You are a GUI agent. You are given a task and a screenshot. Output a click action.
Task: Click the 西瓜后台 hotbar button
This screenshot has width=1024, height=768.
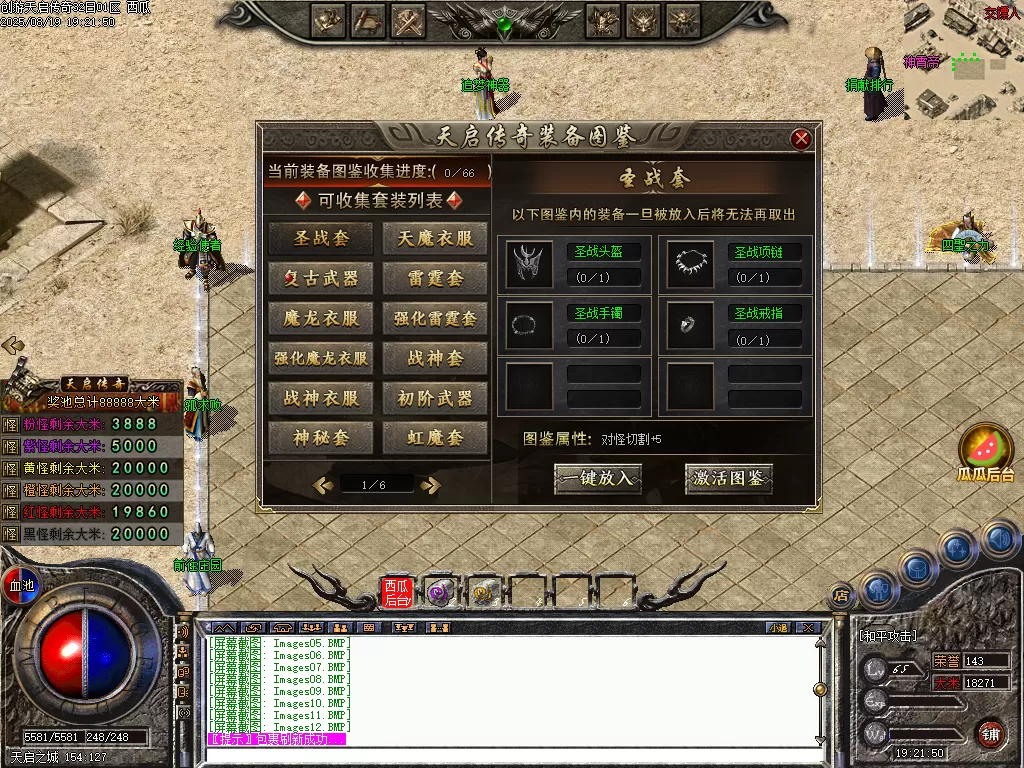(397, 593)
